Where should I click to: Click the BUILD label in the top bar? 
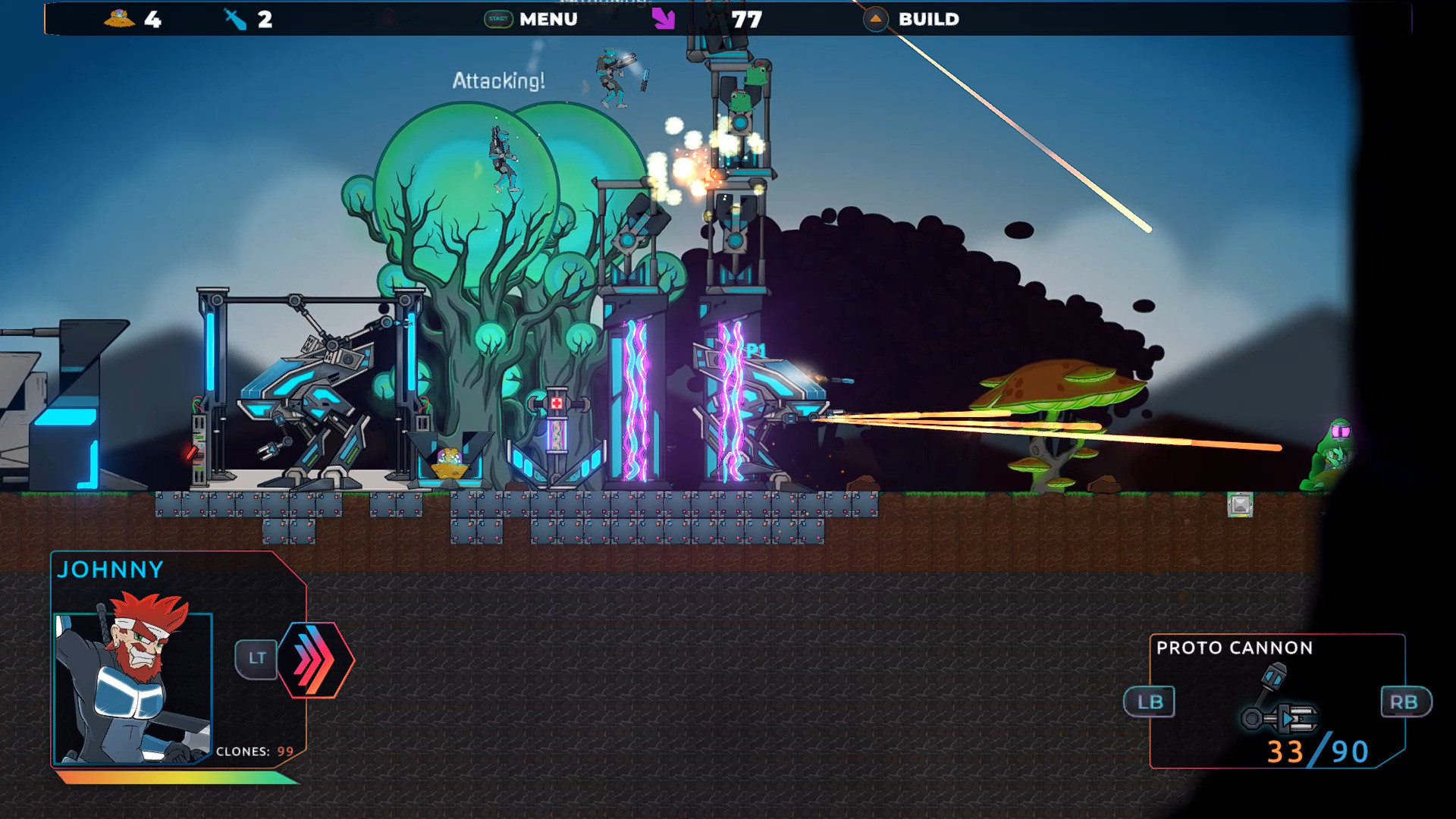tap(929, 19)
